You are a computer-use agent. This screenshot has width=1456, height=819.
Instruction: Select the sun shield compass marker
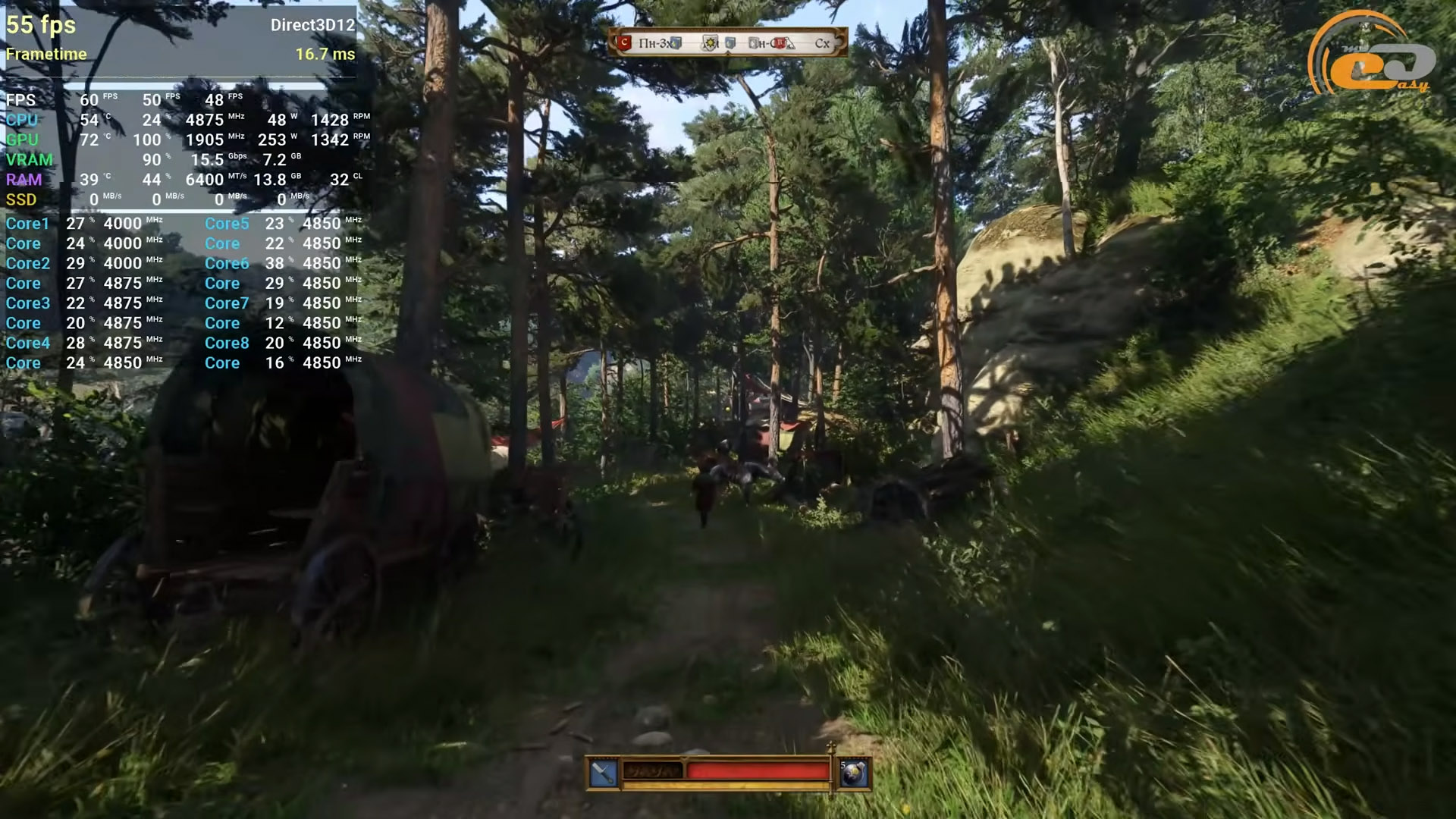pyautogui.click(x=710, y=43)
